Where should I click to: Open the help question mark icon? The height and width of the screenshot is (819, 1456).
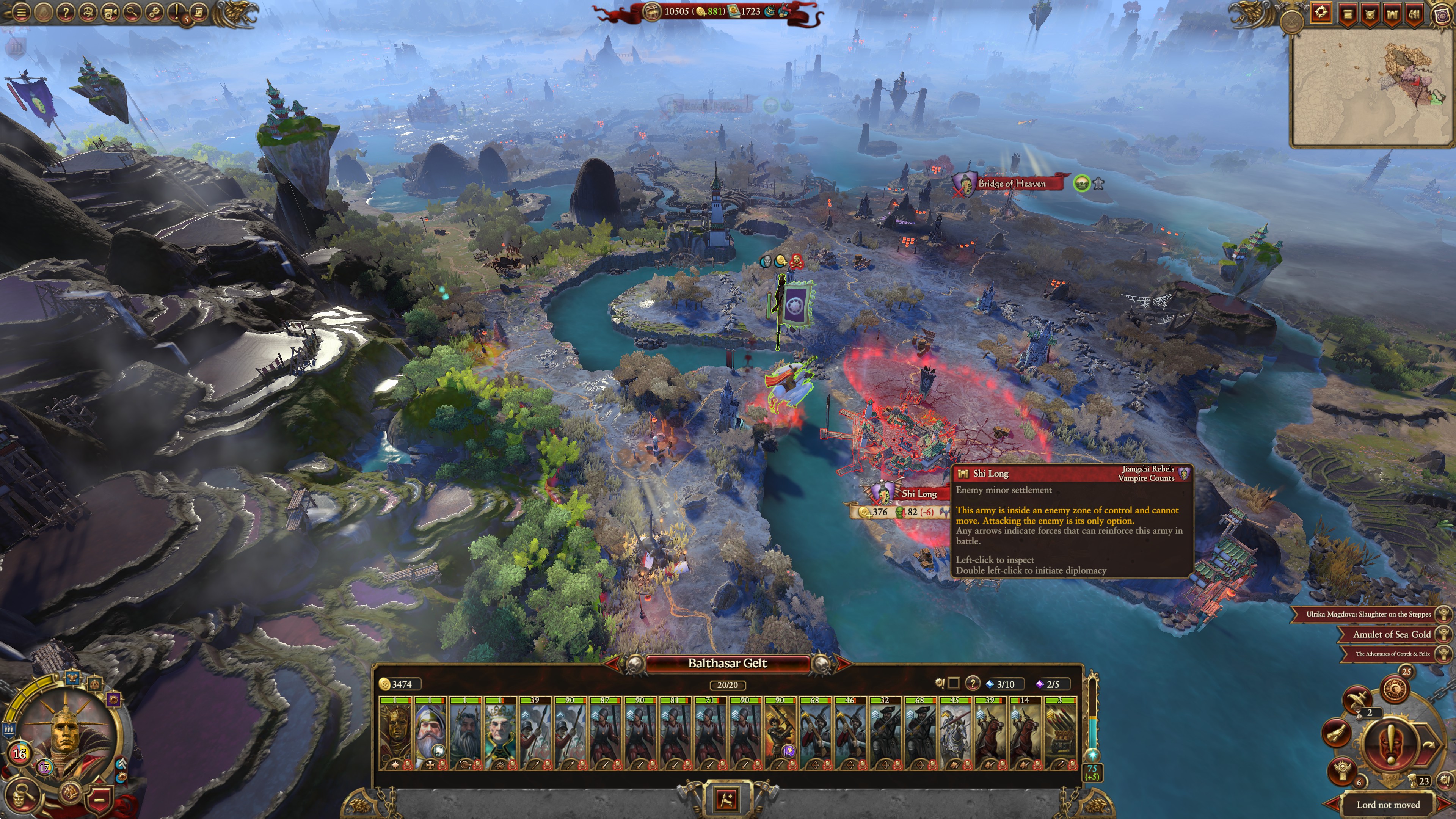pyautogui.click(x=66, y=13)
